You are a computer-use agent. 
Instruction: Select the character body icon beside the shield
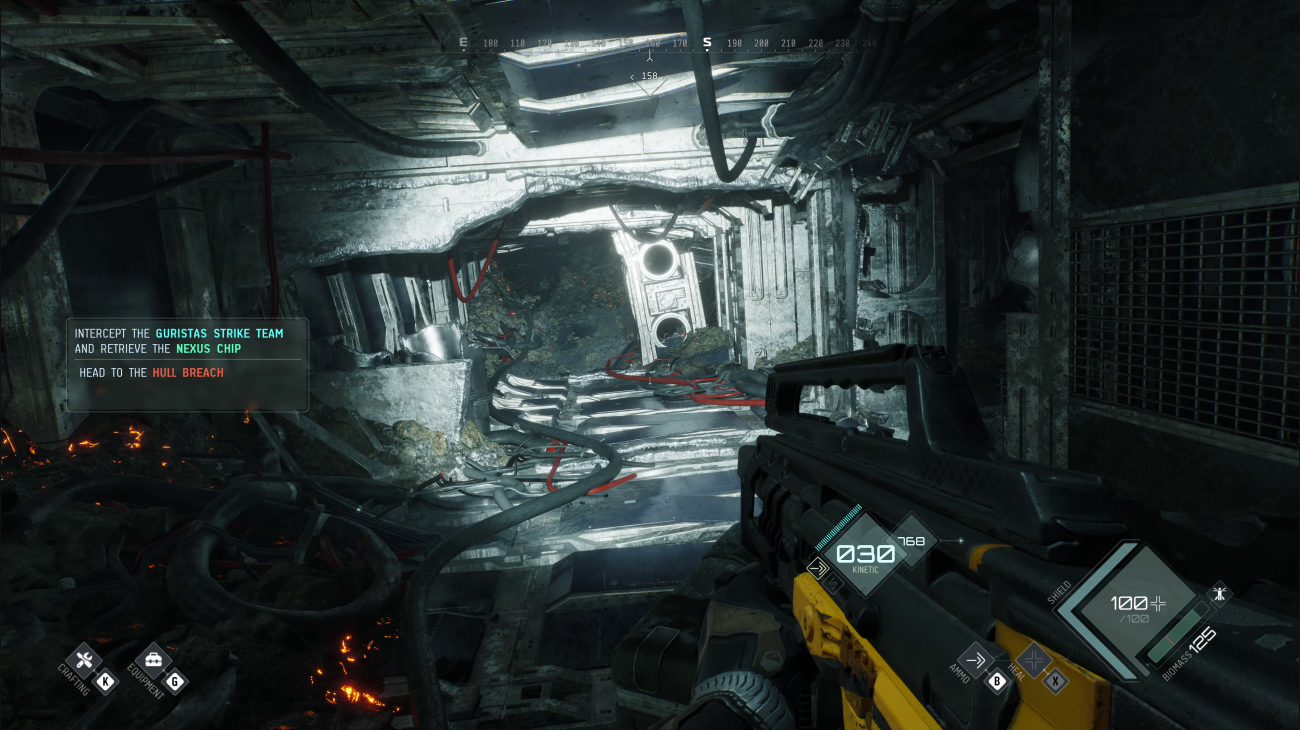point(1219,593)
